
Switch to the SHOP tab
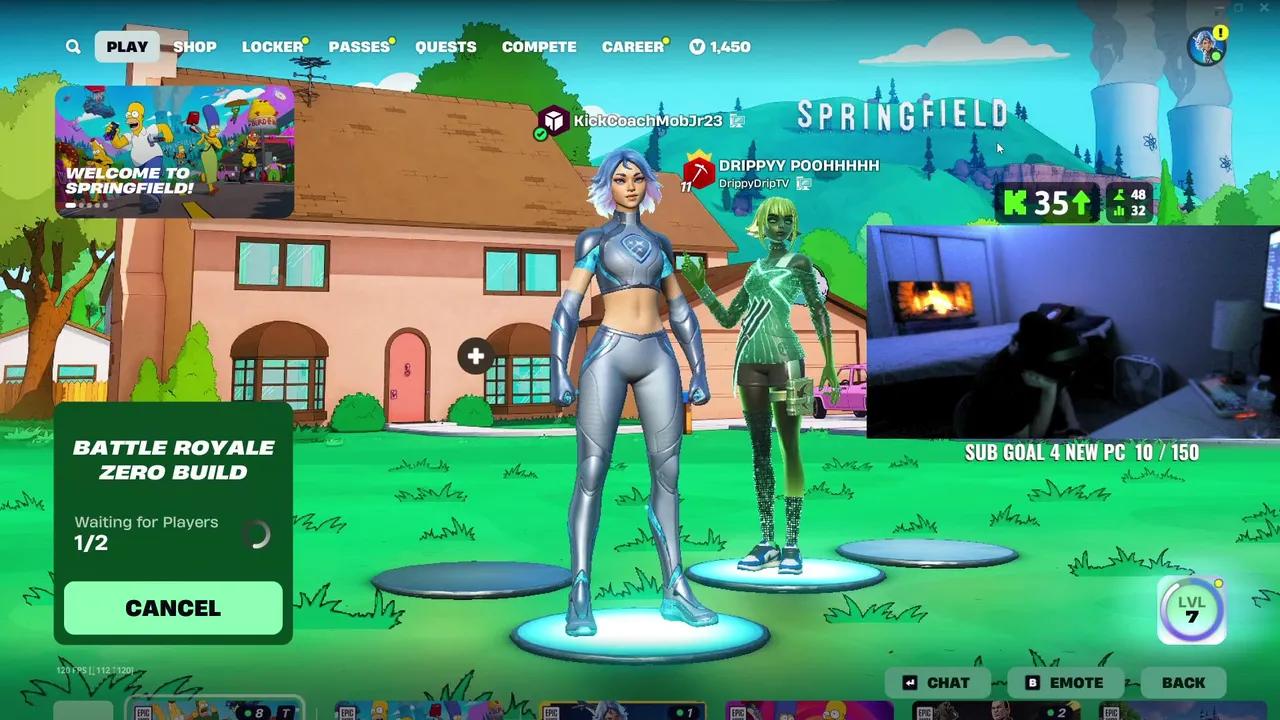195,46
